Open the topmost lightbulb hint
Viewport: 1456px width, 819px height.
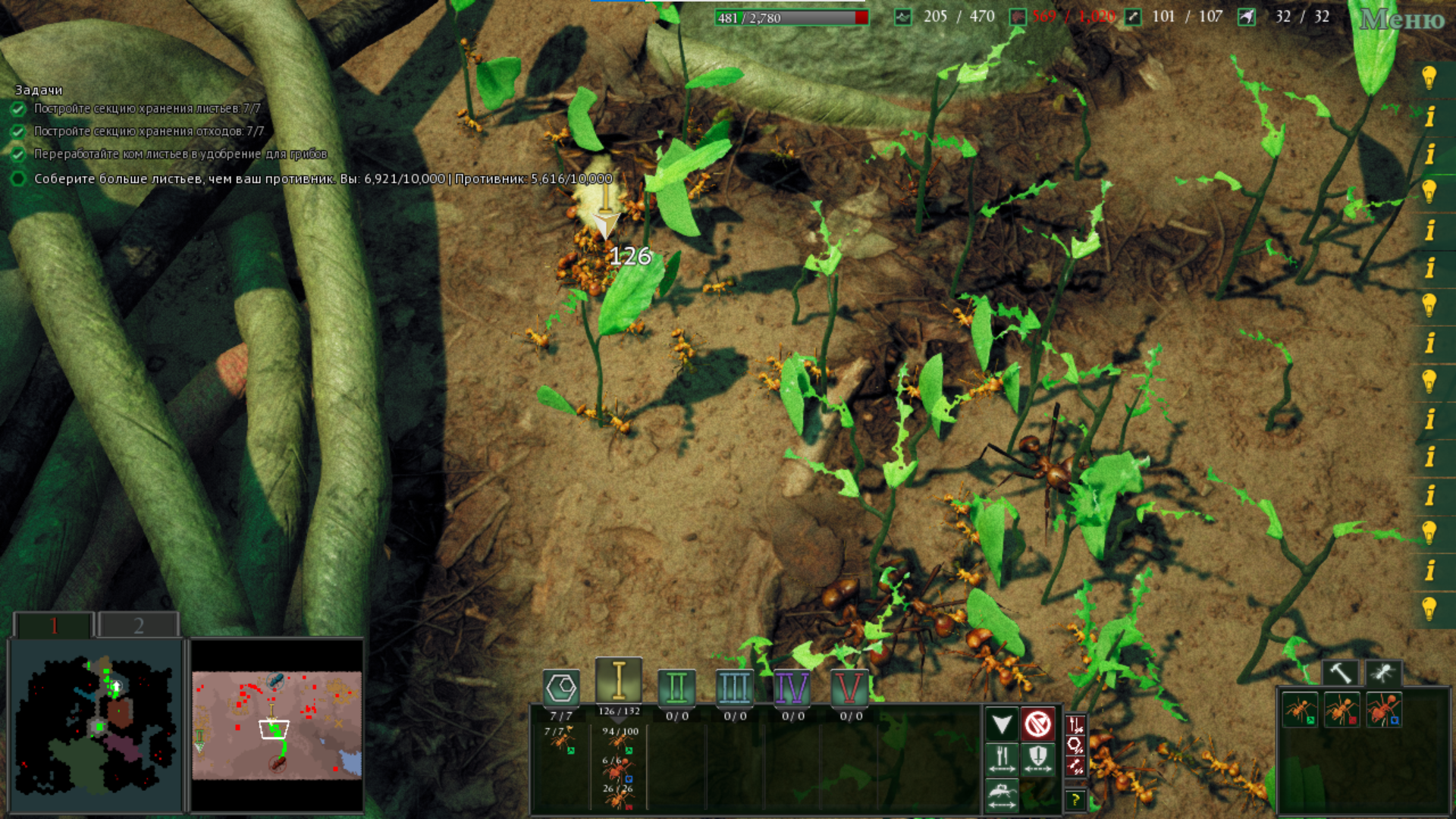(x=1429, y=77)
